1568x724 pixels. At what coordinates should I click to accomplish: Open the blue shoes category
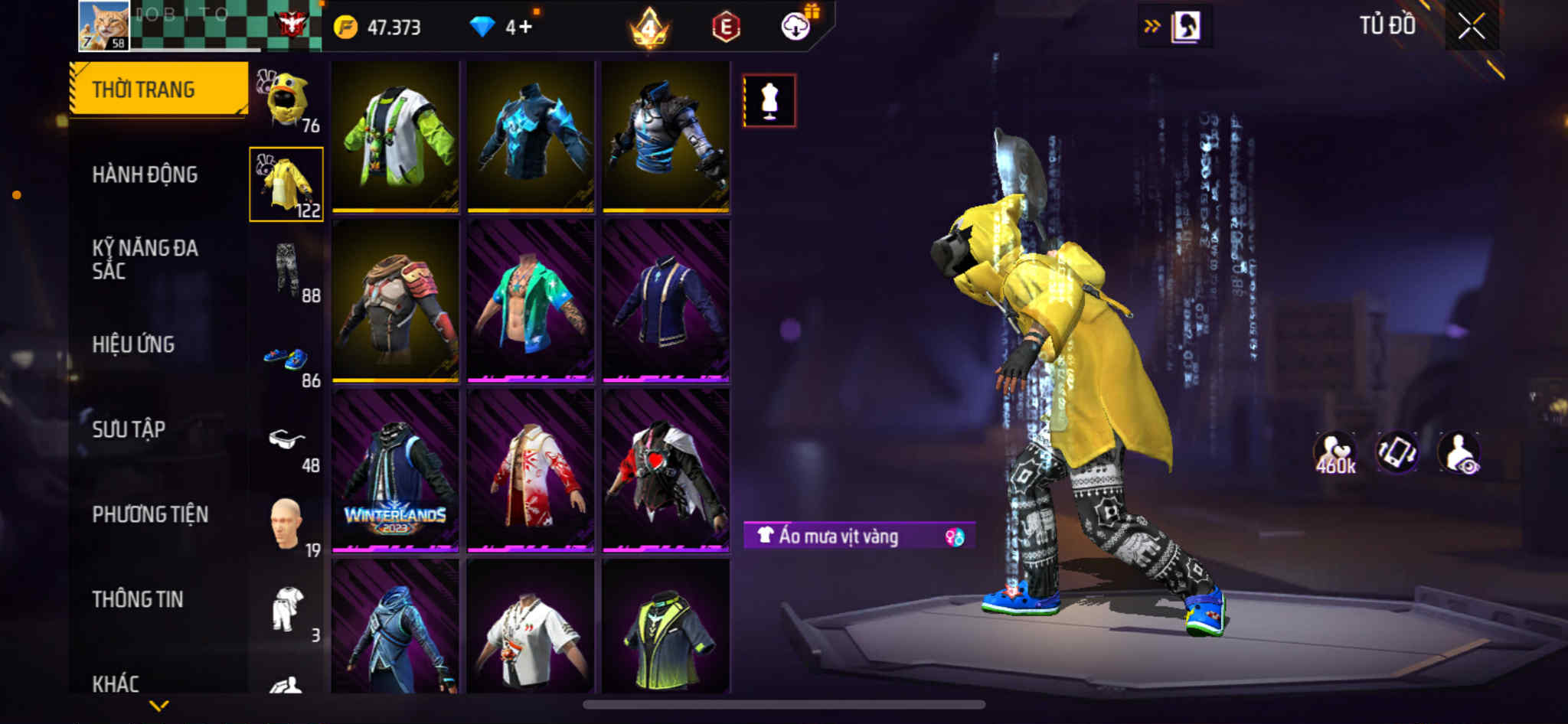coord(286,357)
